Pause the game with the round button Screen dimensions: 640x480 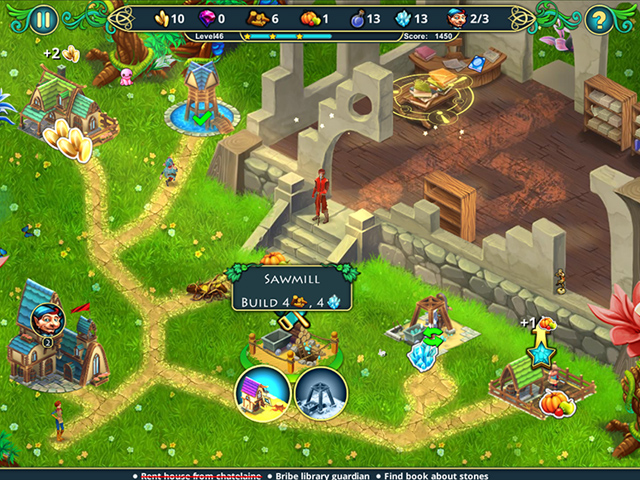click(43, 18)
